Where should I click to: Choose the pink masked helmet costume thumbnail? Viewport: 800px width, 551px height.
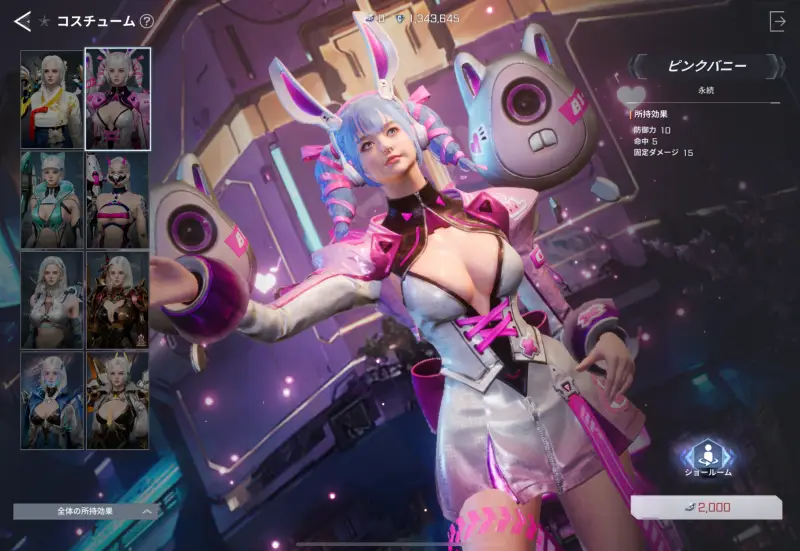(x=117, y=198)
